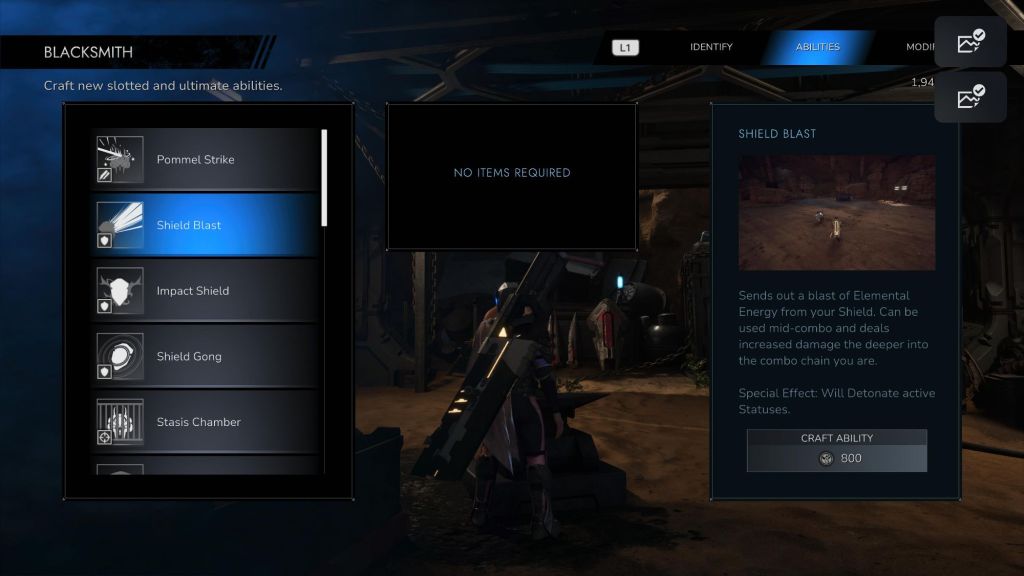Image resolution: width=1024 pixels, height=576 pixels.
Task: Select the Pommel Strike ability row
Action: 205,160
